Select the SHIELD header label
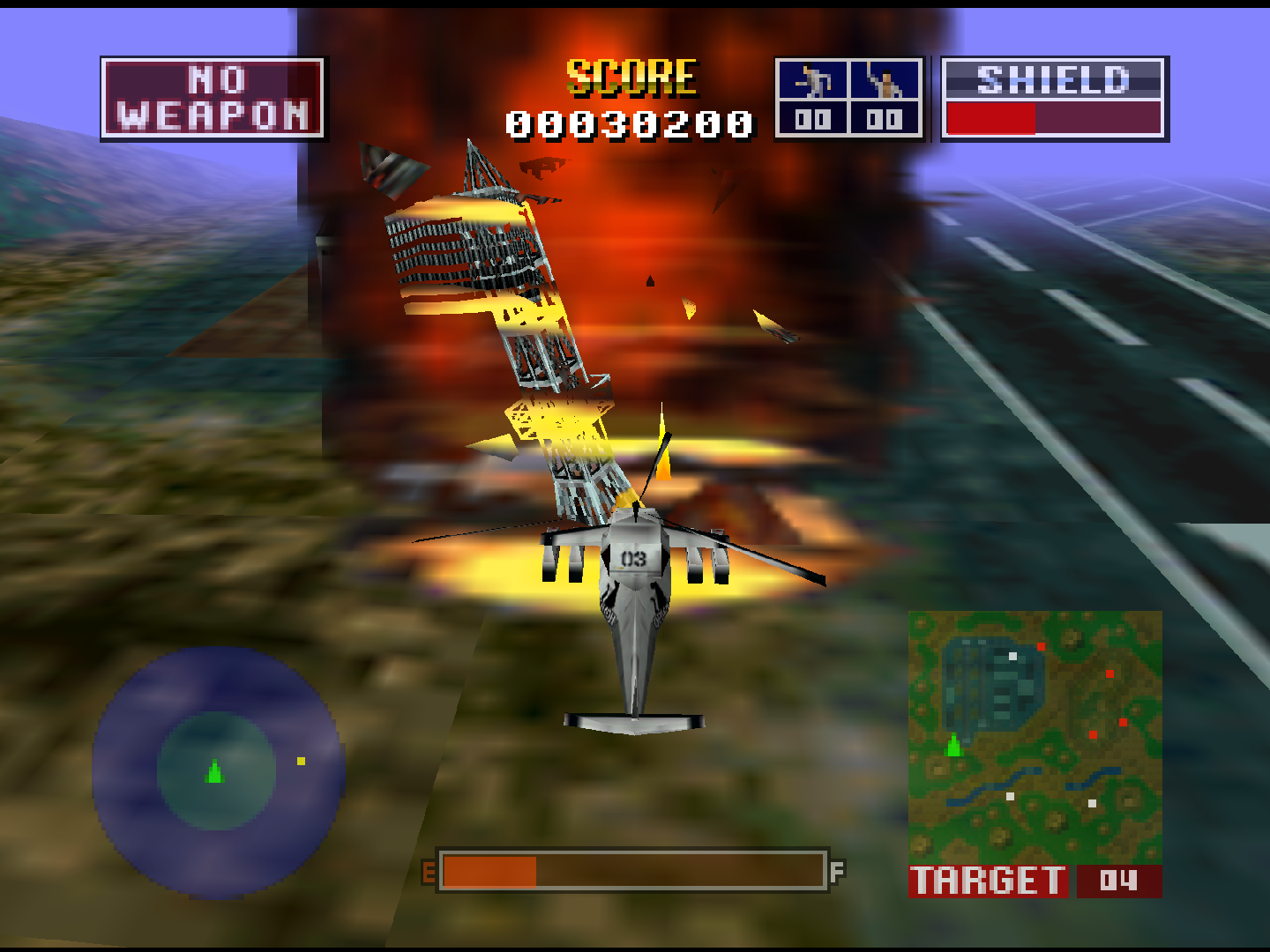 [x=1055, y=80]
